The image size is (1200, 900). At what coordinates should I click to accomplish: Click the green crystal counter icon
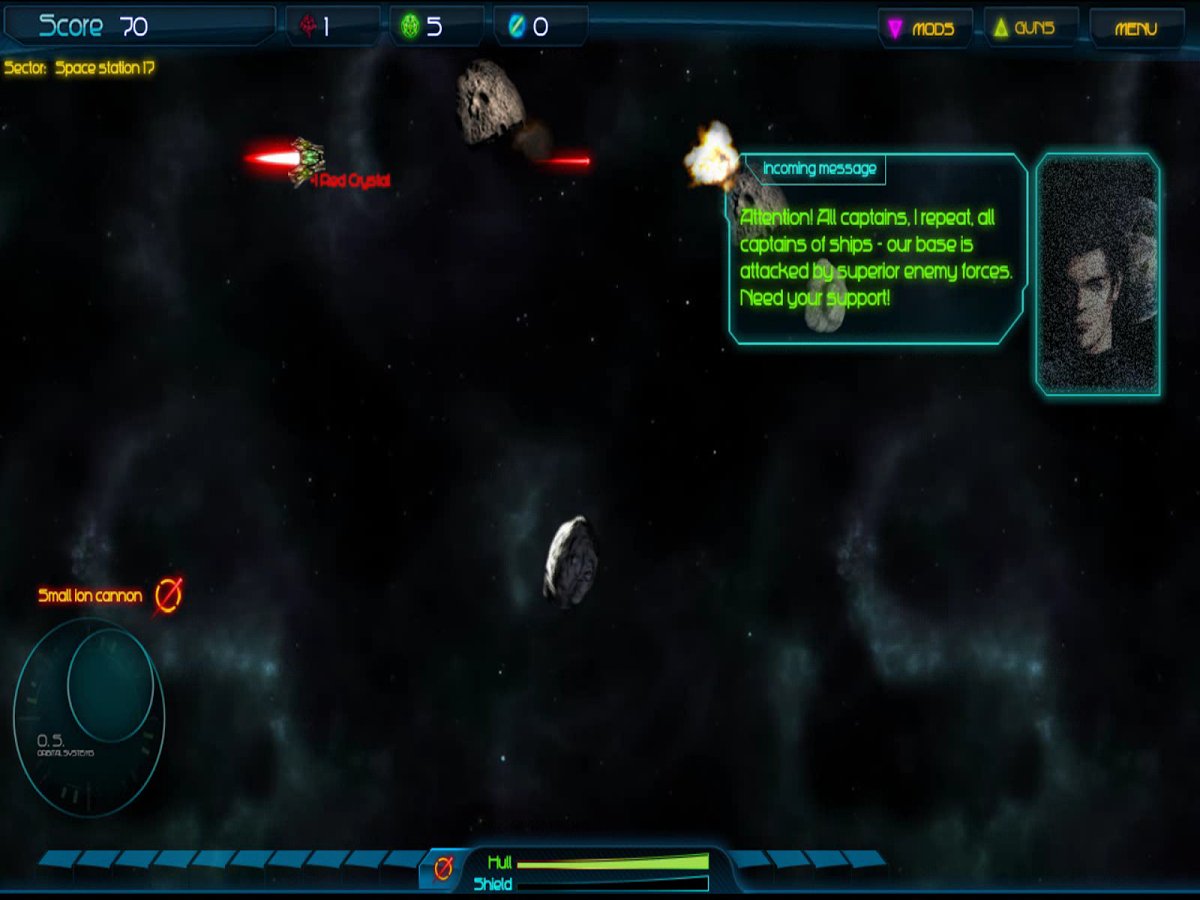coord(410,27)
